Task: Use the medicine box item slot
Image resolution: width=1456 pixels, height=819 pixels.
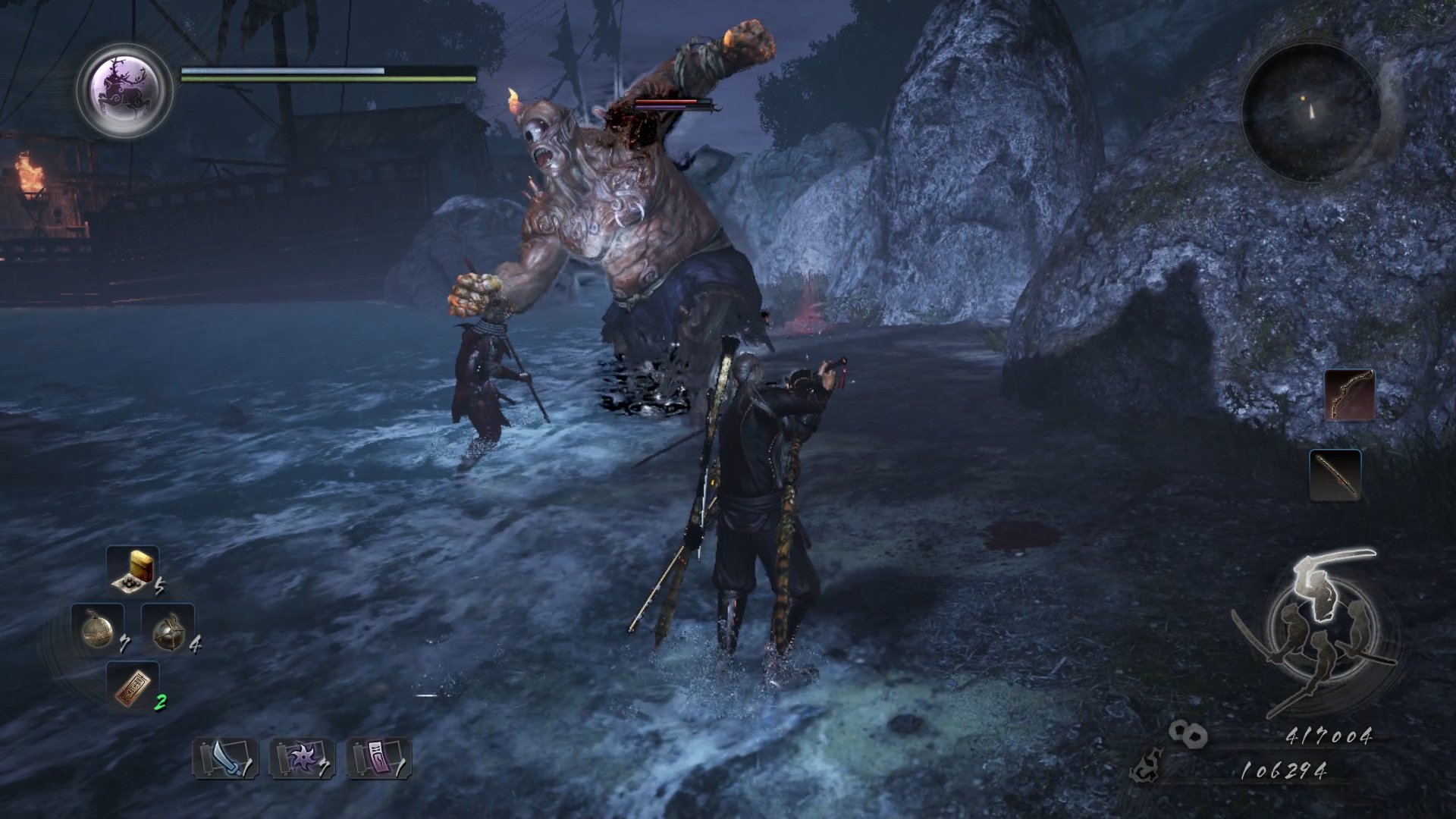Action: click(x=133, y=570)
